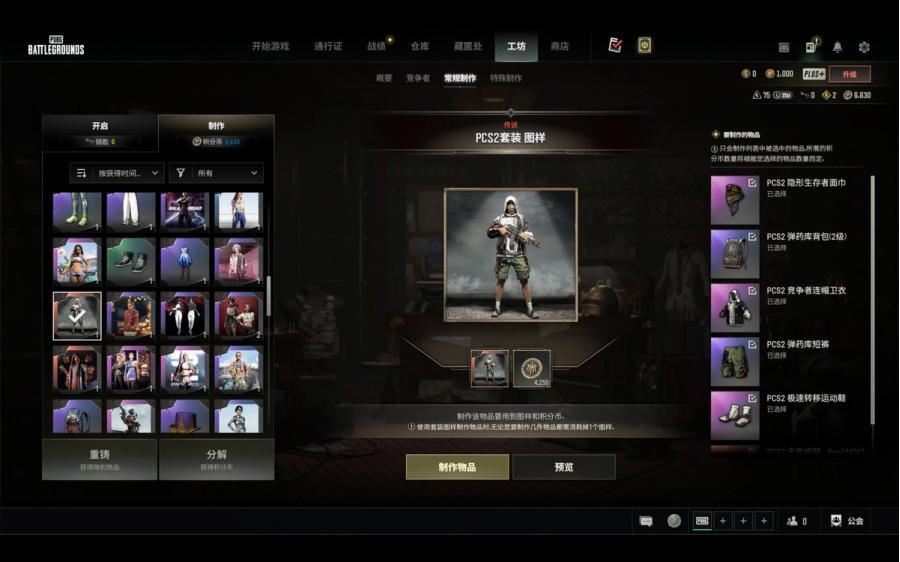Click the 预览 preview button
The width and height of the screenshot is (900, 562).
pos(564,467)
